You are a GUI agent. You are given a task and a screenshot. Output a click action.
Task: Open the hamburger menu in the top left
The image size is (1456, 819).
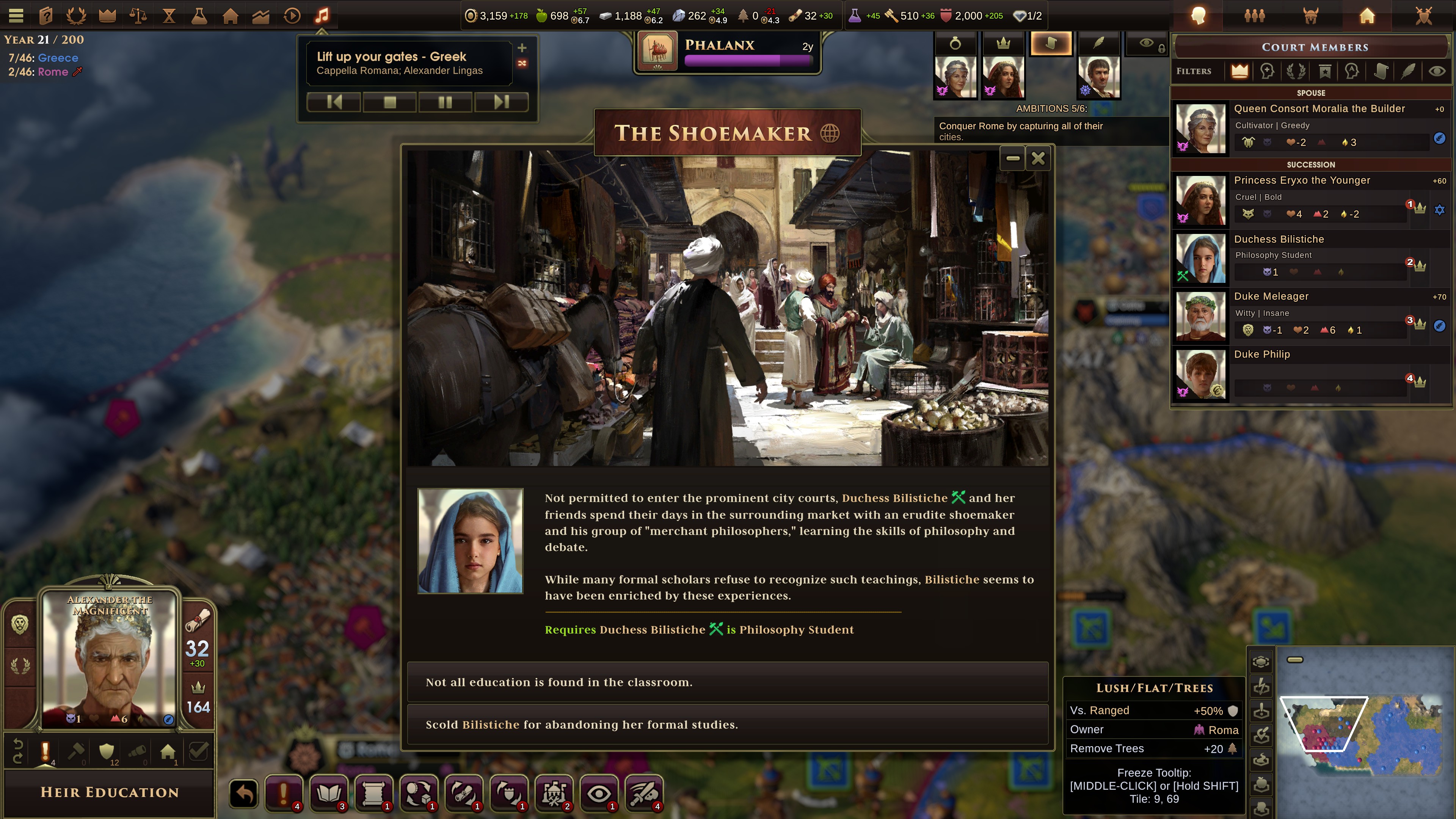[16, 15]
